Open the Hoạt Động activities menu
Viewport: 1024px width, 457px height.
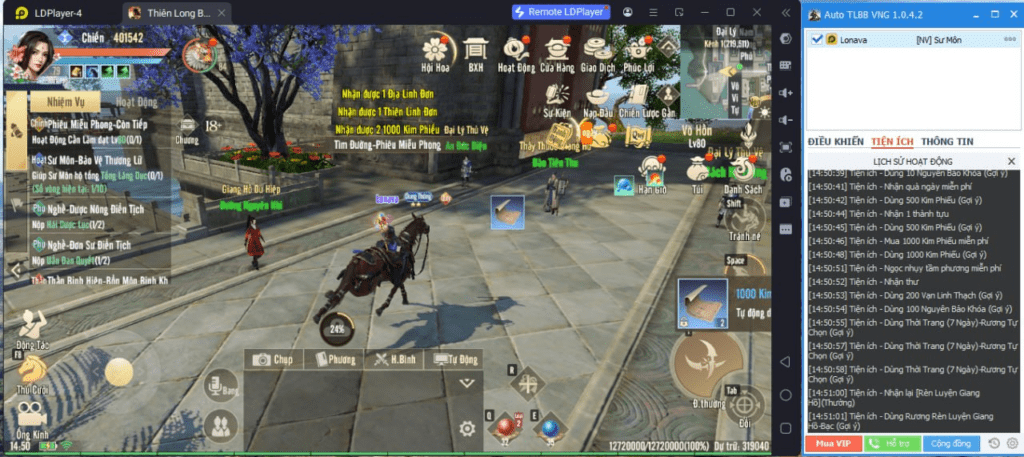point(516,50)
